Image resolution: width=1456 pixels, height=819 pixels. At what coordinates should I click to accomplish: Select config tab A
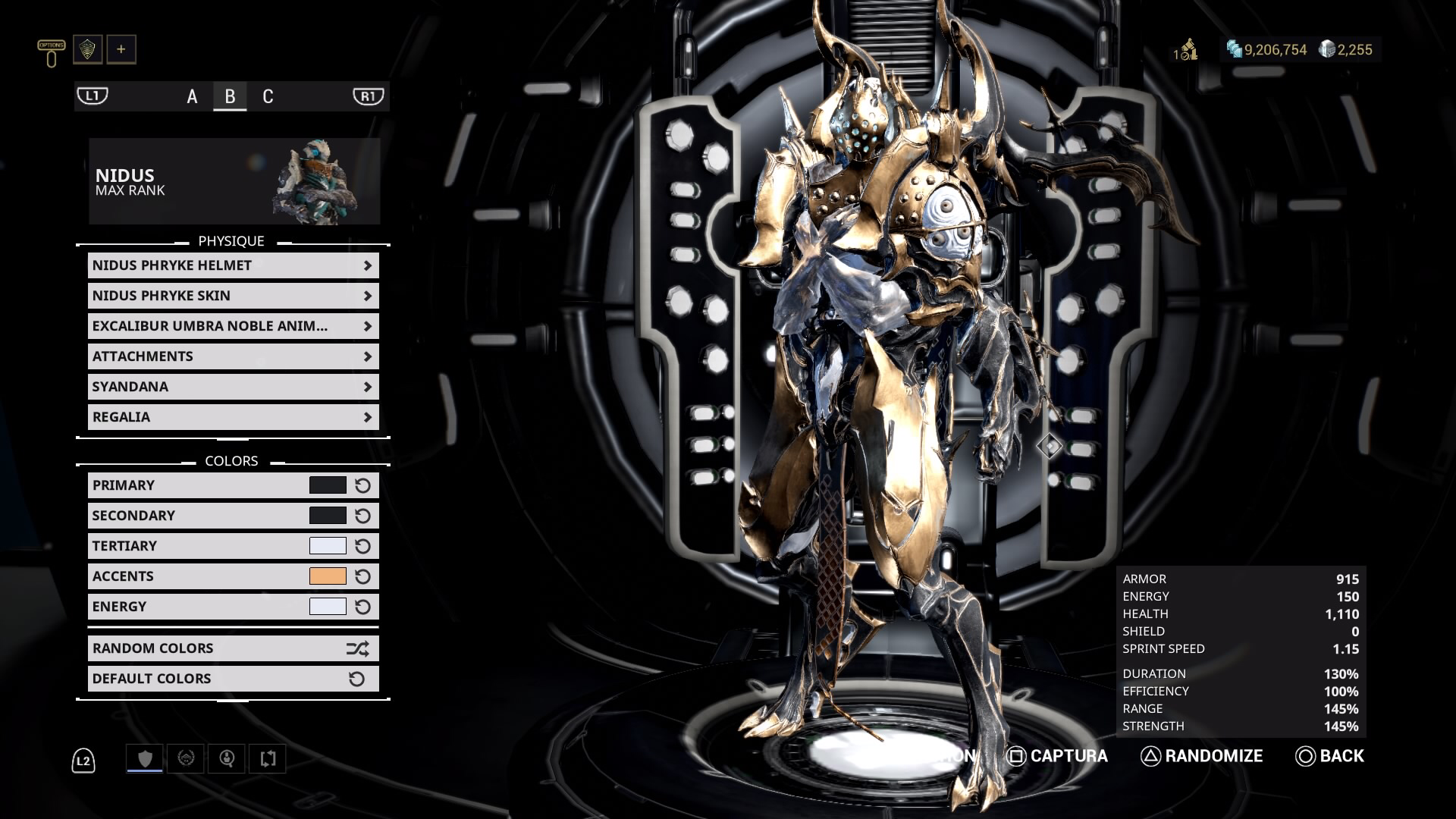click(x=190, y=97)
